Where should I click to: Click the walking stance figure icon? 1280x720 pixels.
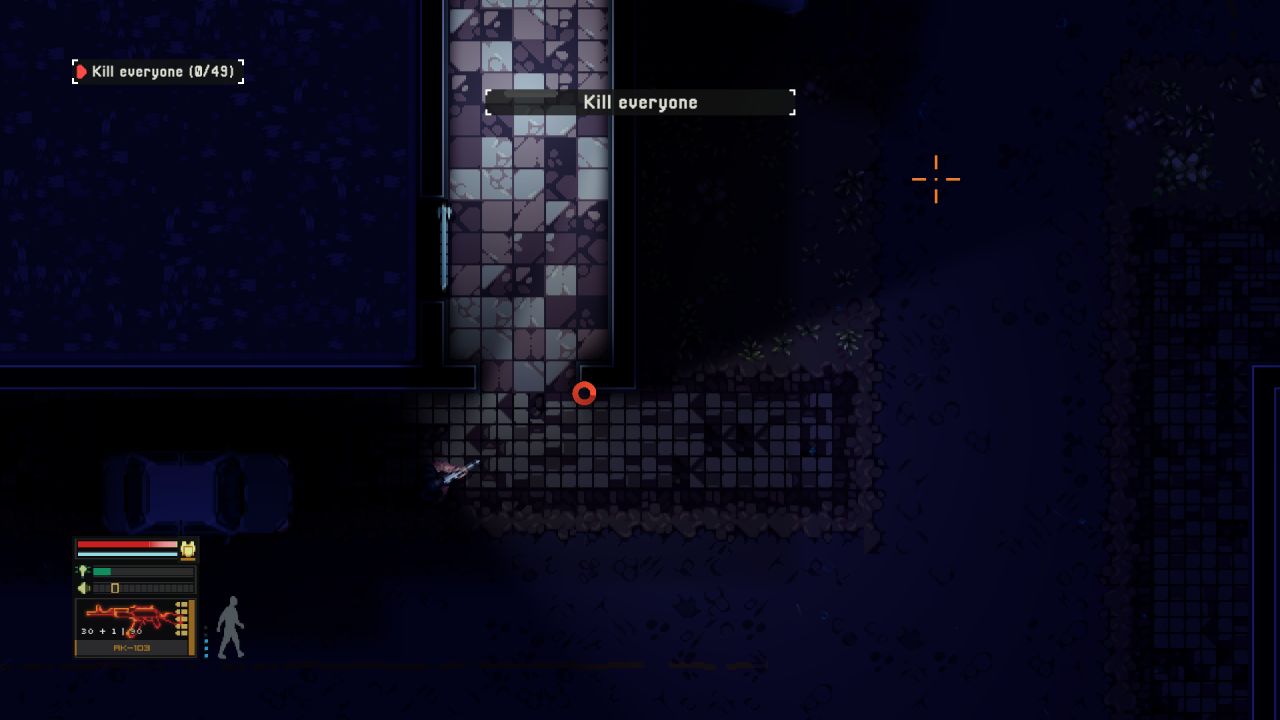[230, 627]
